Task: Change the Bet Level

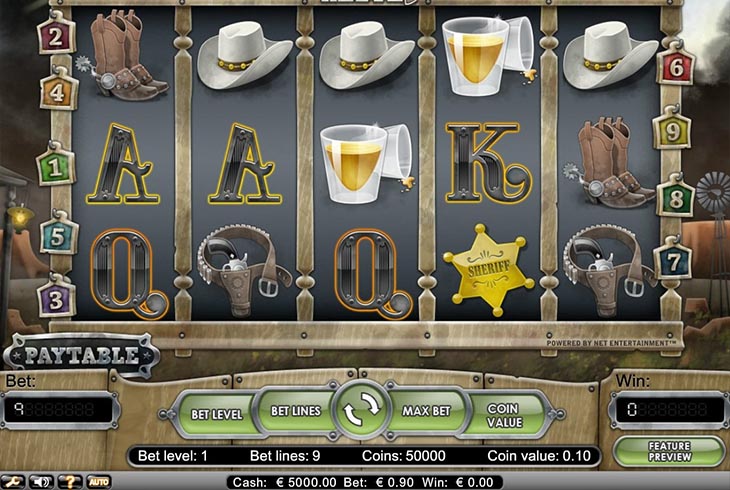Action: pos(215,414)
